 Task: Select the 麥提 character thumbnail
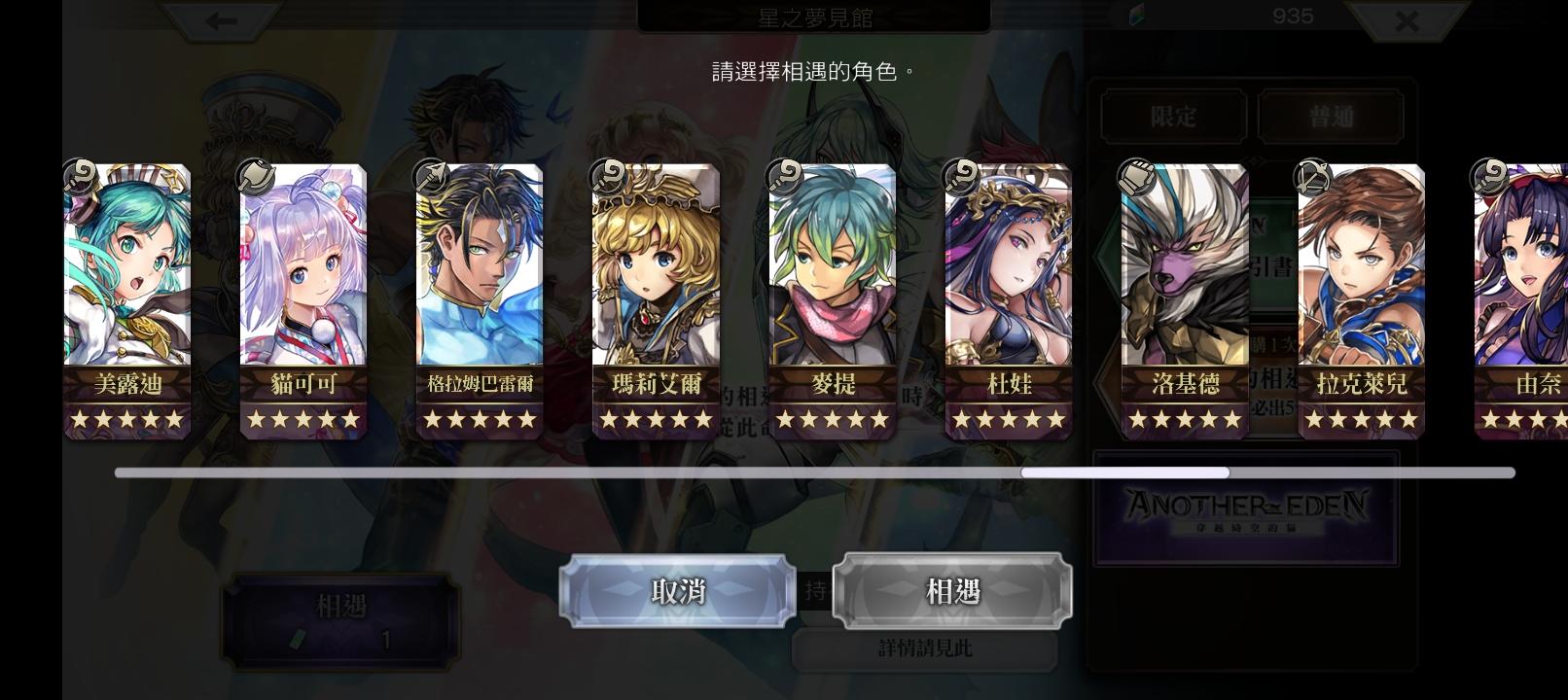point(831,297)
